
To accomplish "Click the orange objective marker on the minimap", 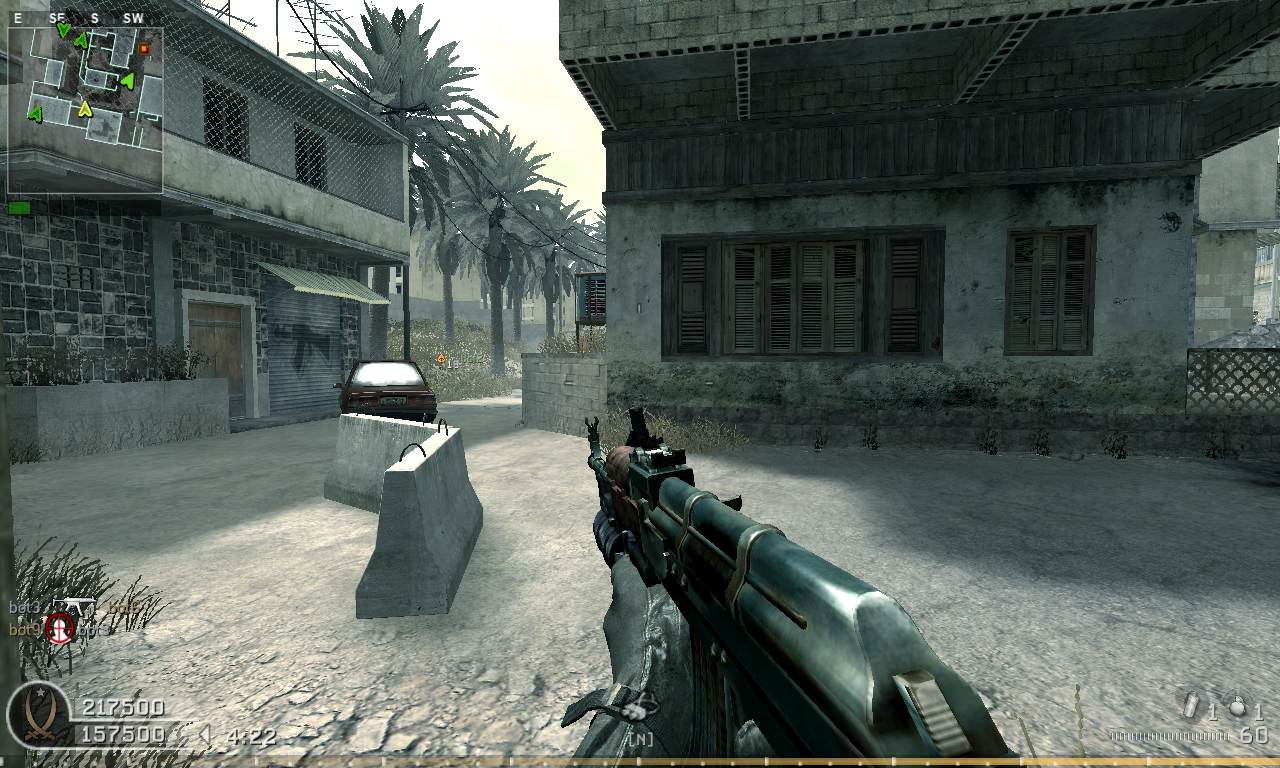I will pyautogui.click(x=144, y=47).
